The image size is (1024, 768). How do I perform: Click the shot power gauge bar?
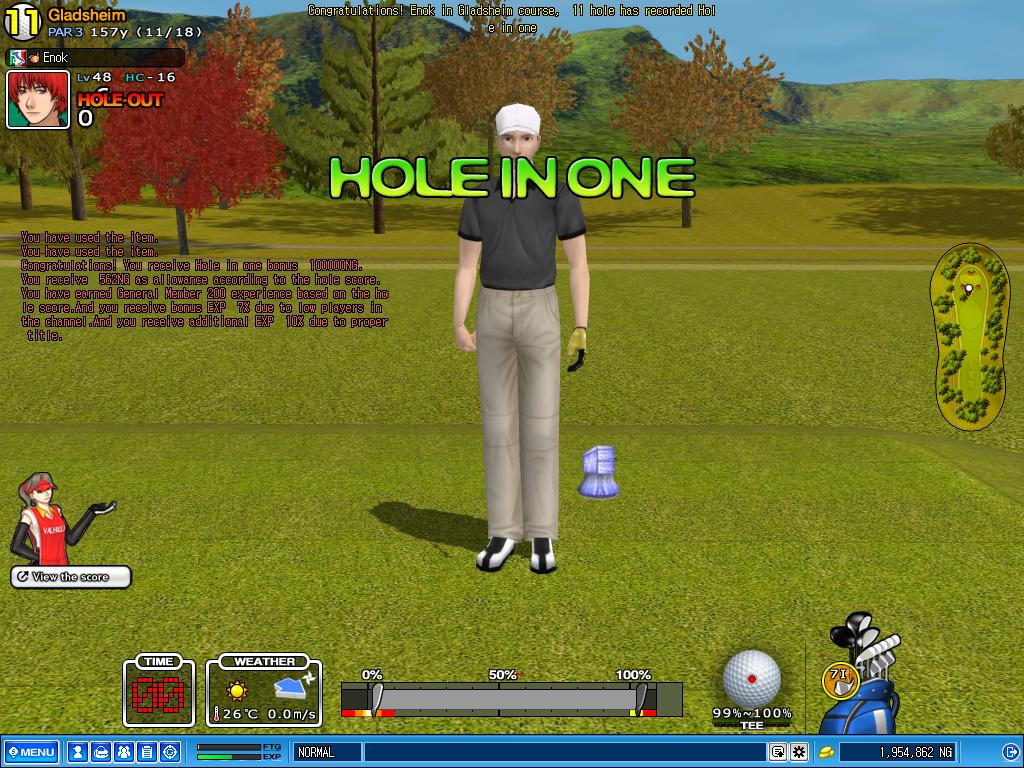coord(510,699)
